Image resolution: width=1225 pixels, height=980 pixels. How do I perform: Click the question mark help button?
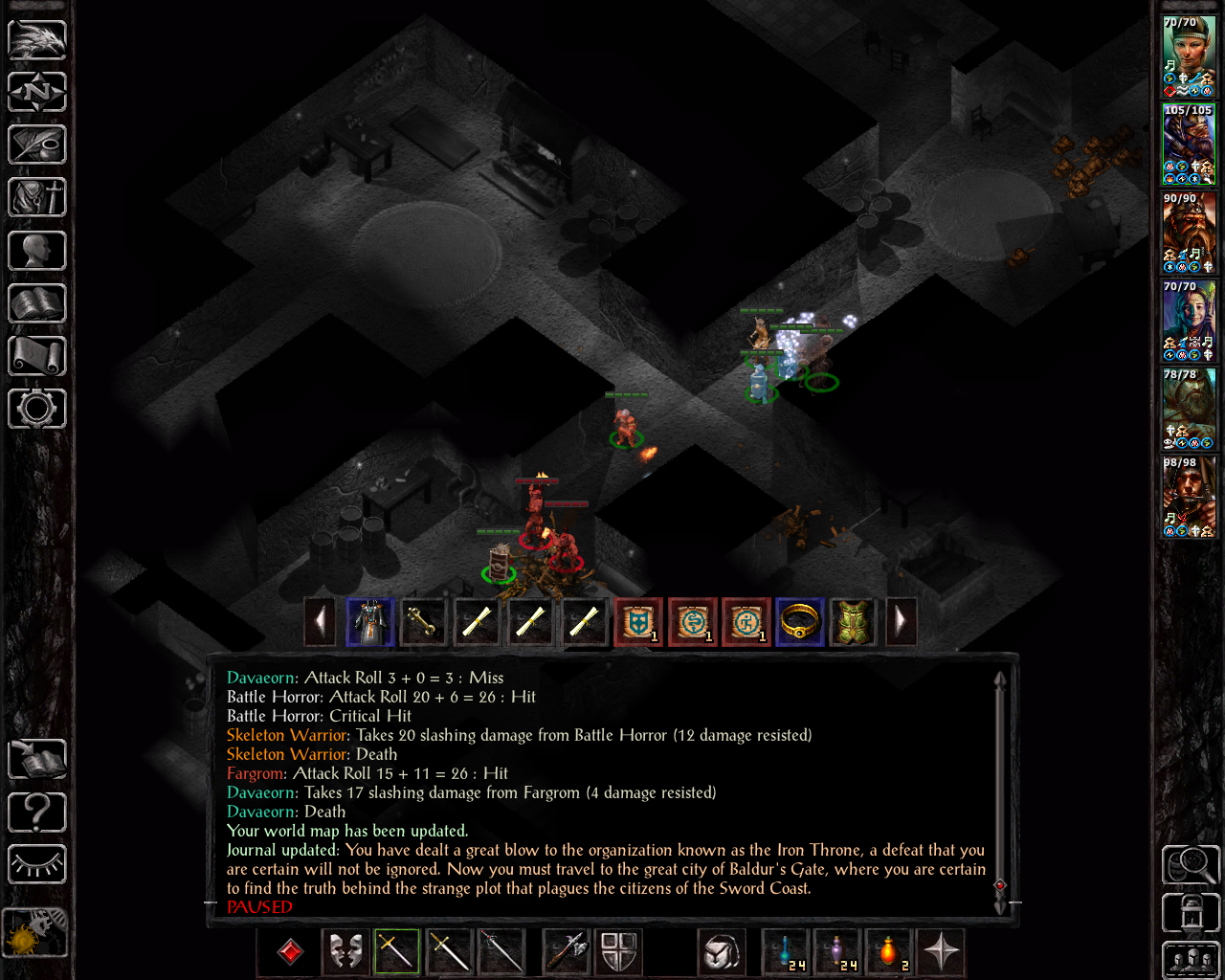[37, 813]
